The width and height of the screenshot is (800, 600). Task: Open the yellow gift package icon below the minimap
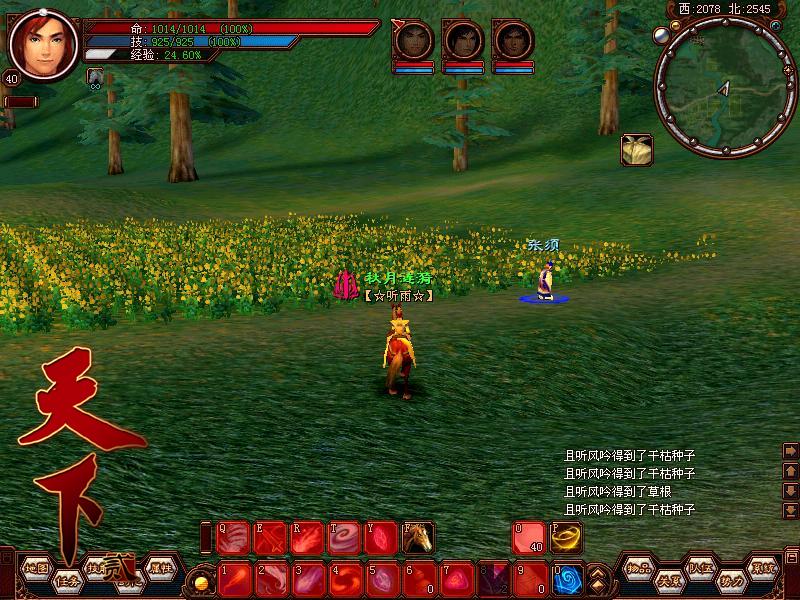coord(636,149)
